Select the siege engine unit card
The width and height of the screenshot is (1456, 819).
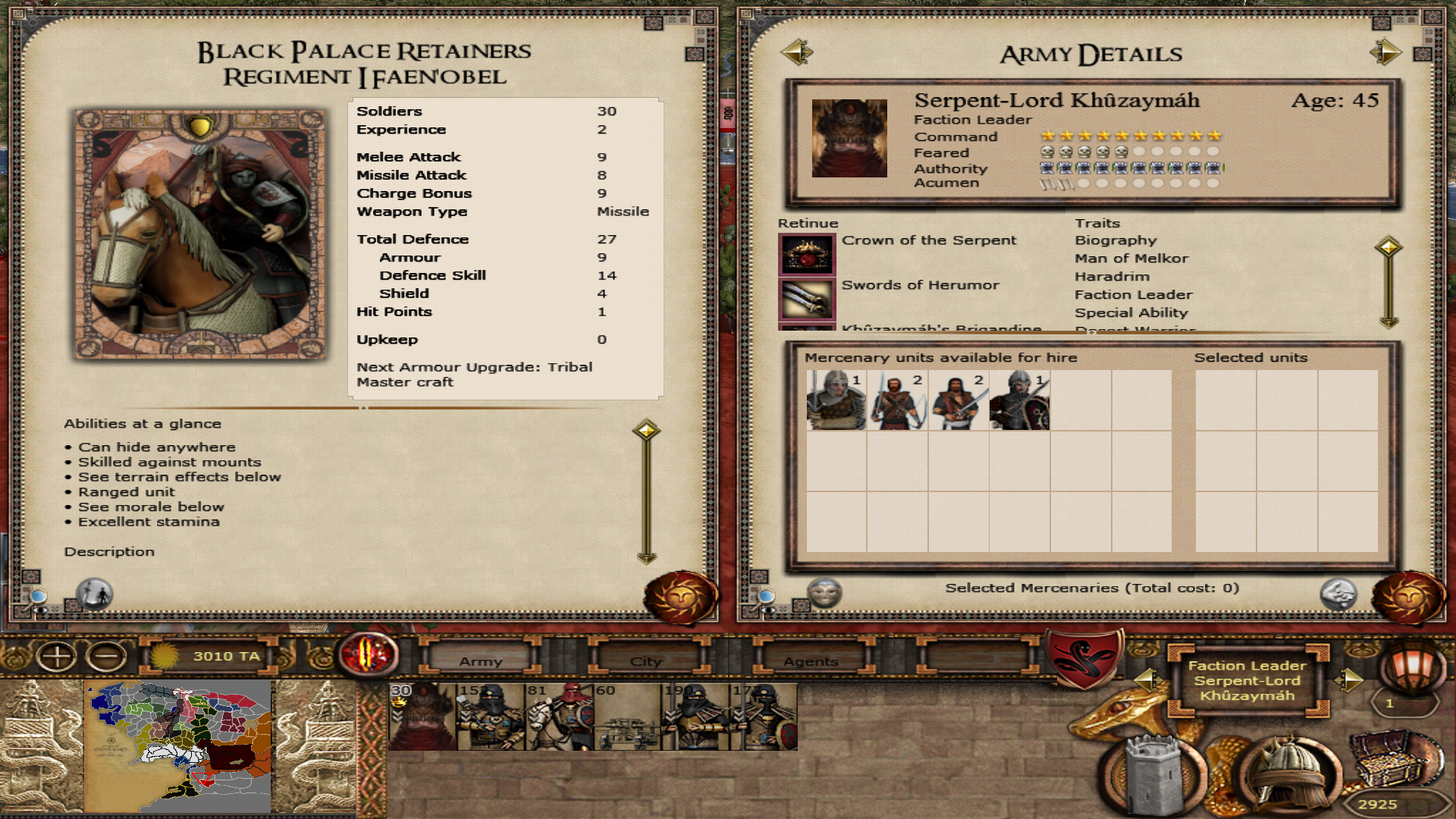click(627, 717)
